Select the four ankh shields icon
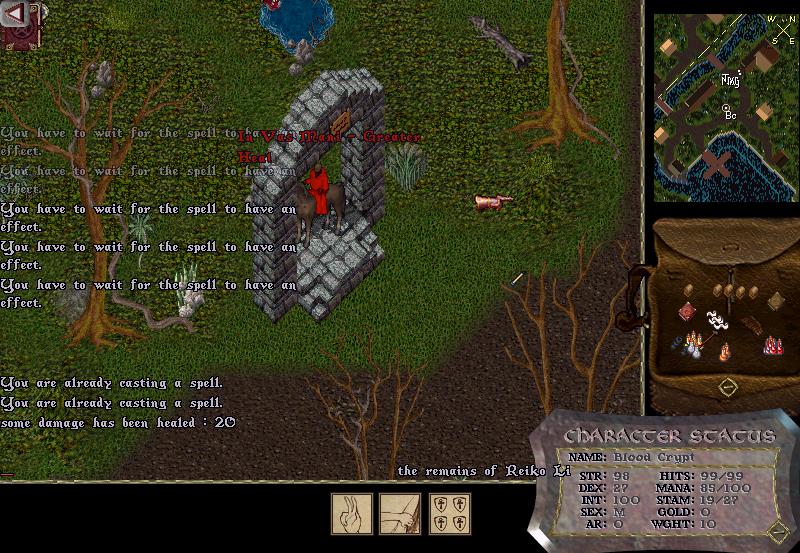 click(448, 514)
